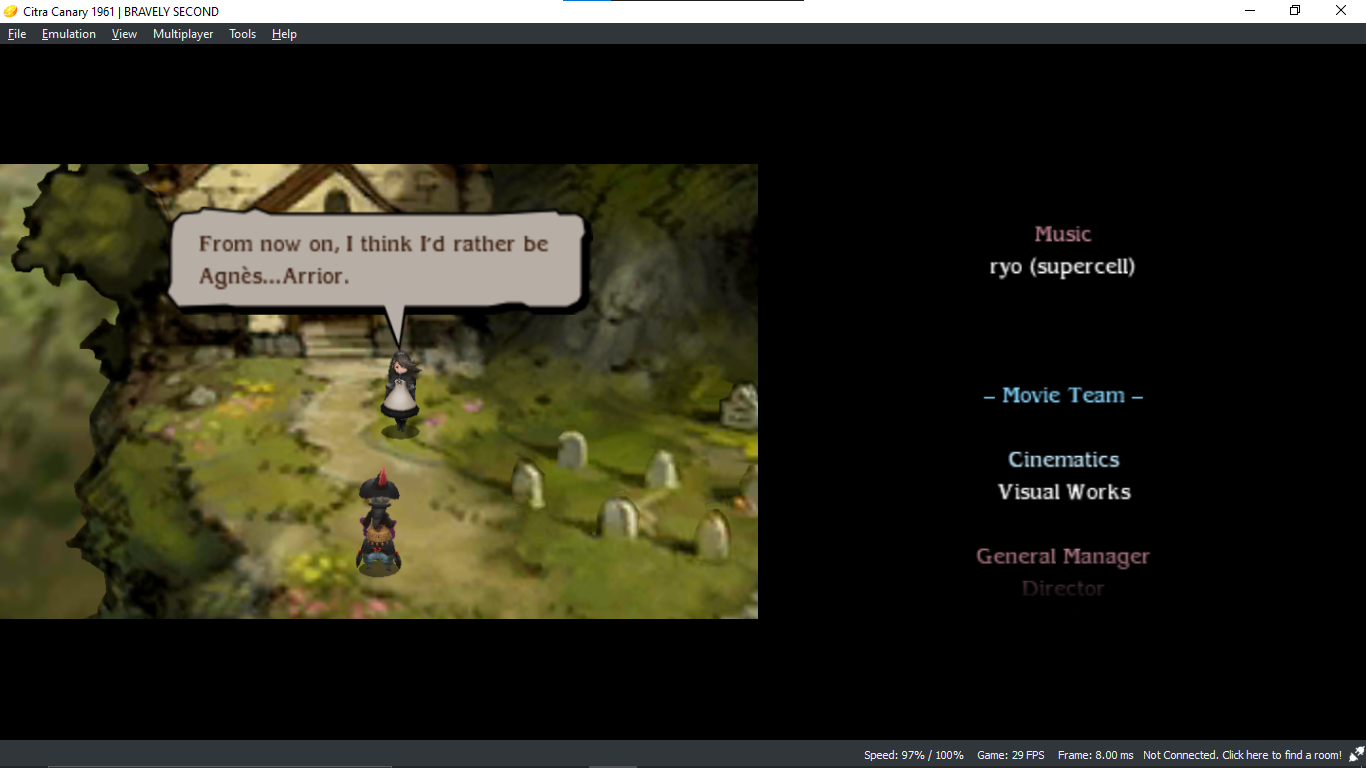Open the File menu
The height and width of the screenshot is (768, 1366).
pyautogui.click(x=16, y=33)
